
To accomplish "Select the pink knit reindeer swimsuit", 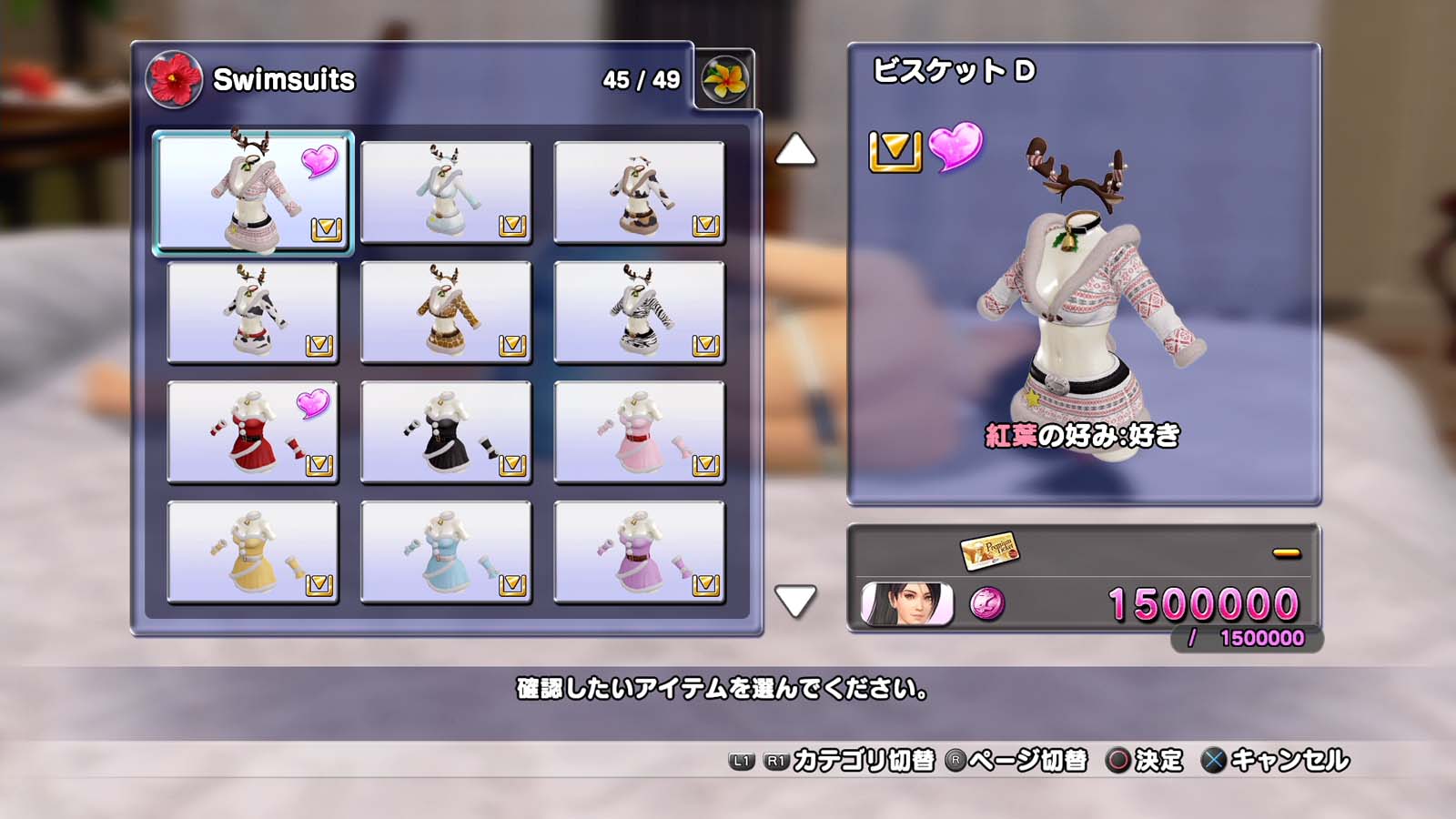I will pyautogui.click(x=253, y=192).
